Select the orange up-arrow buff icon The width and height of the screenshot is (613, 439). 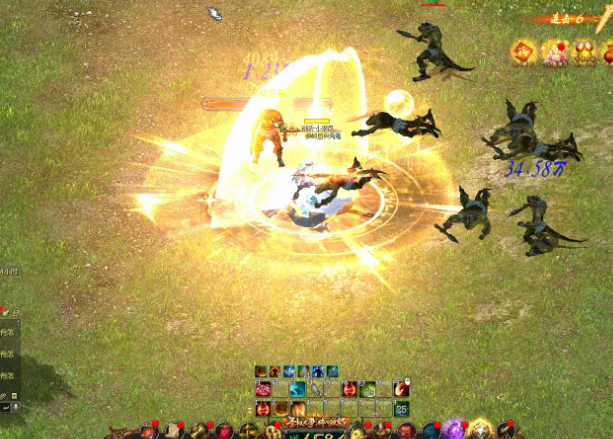coord(275,372)
